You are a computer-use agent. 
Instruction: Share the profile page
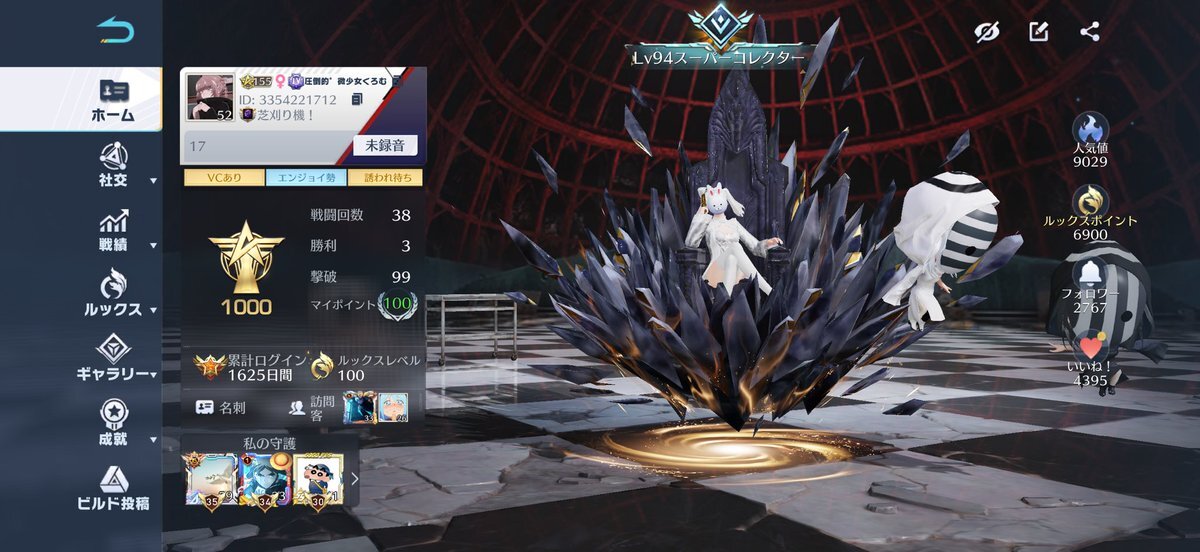coord(1090,32)
